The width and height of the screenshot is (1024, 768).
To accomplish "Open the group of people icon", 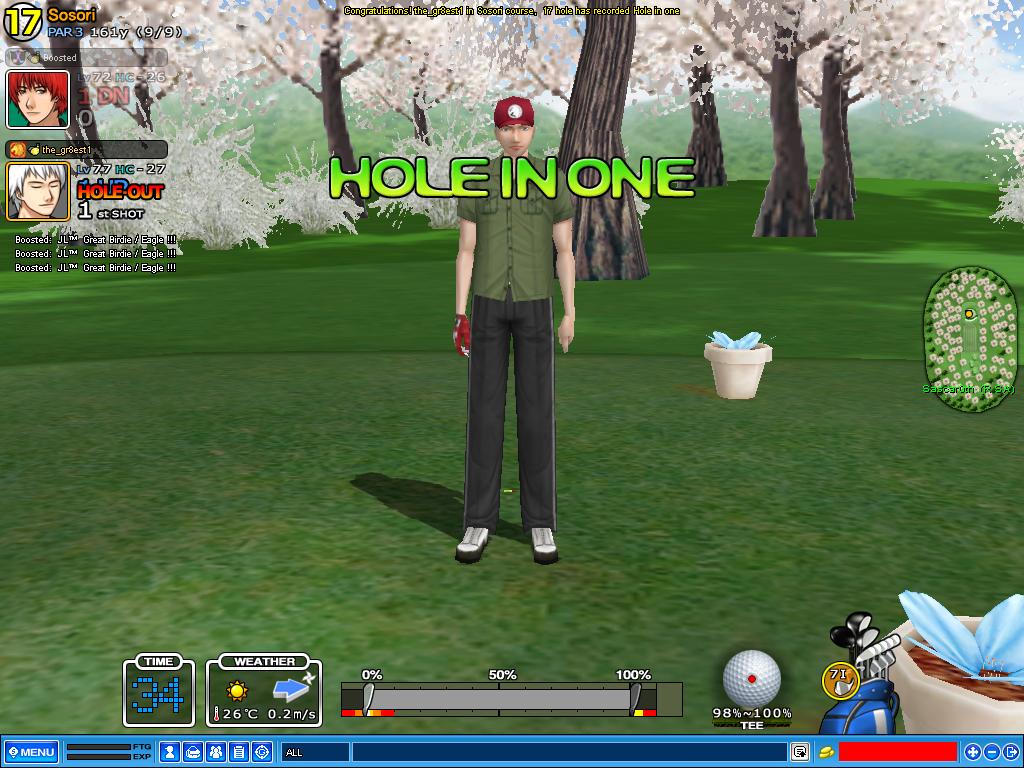I will coord(216,752).
